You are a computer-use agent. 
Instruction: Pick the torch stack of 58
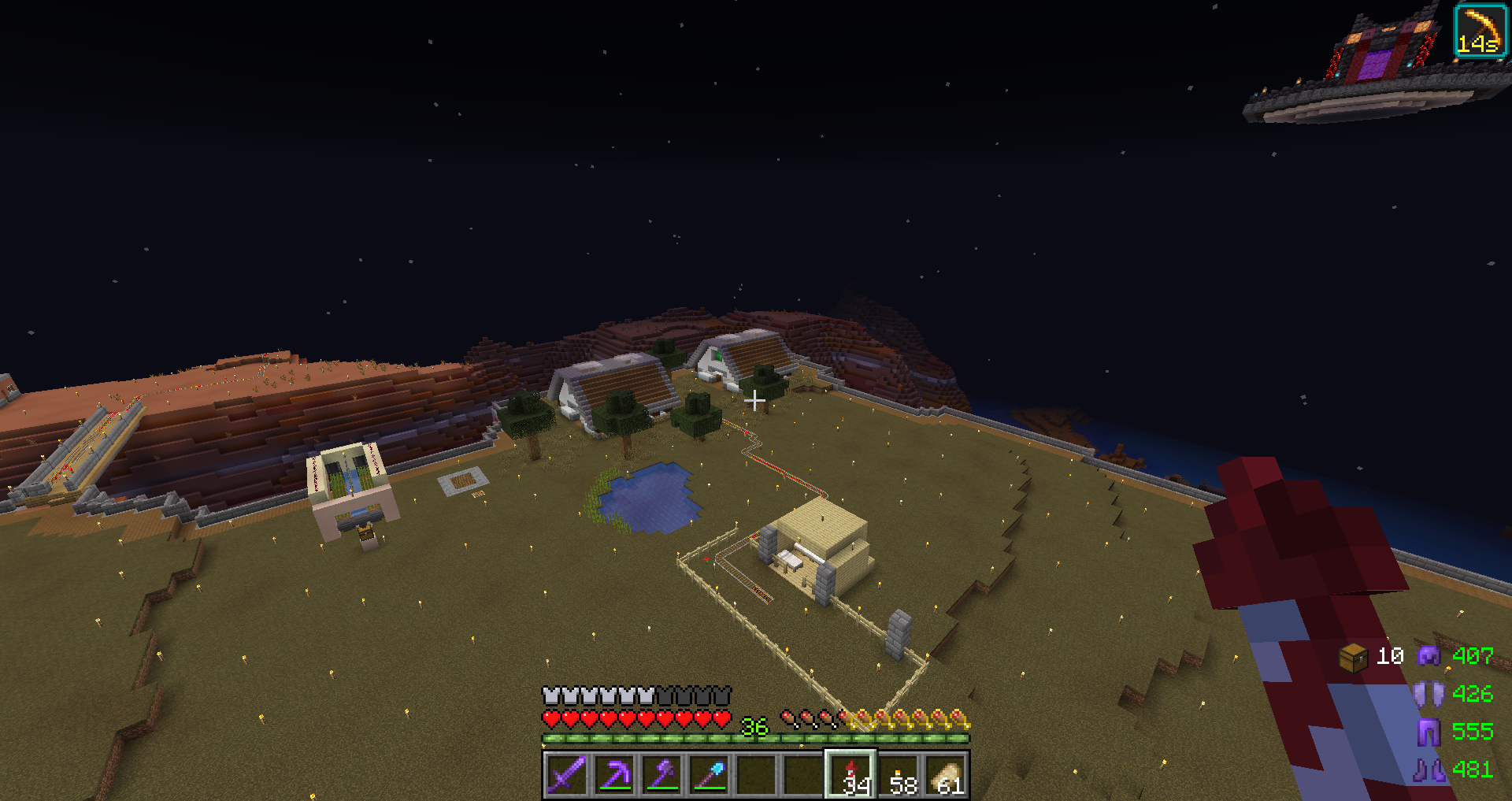899,774
